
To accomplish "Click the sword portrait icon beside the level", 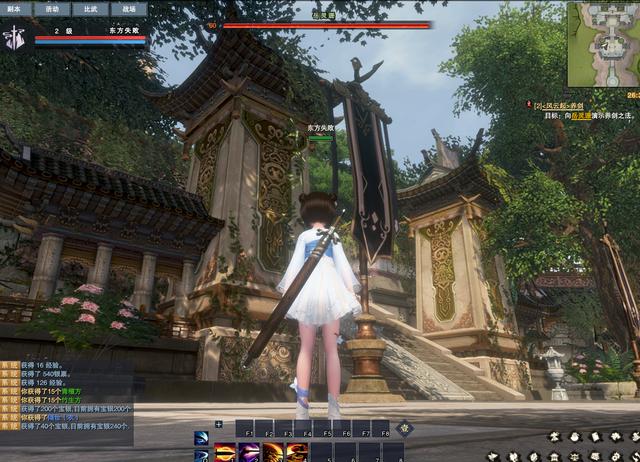I will (x=15, y=37).
